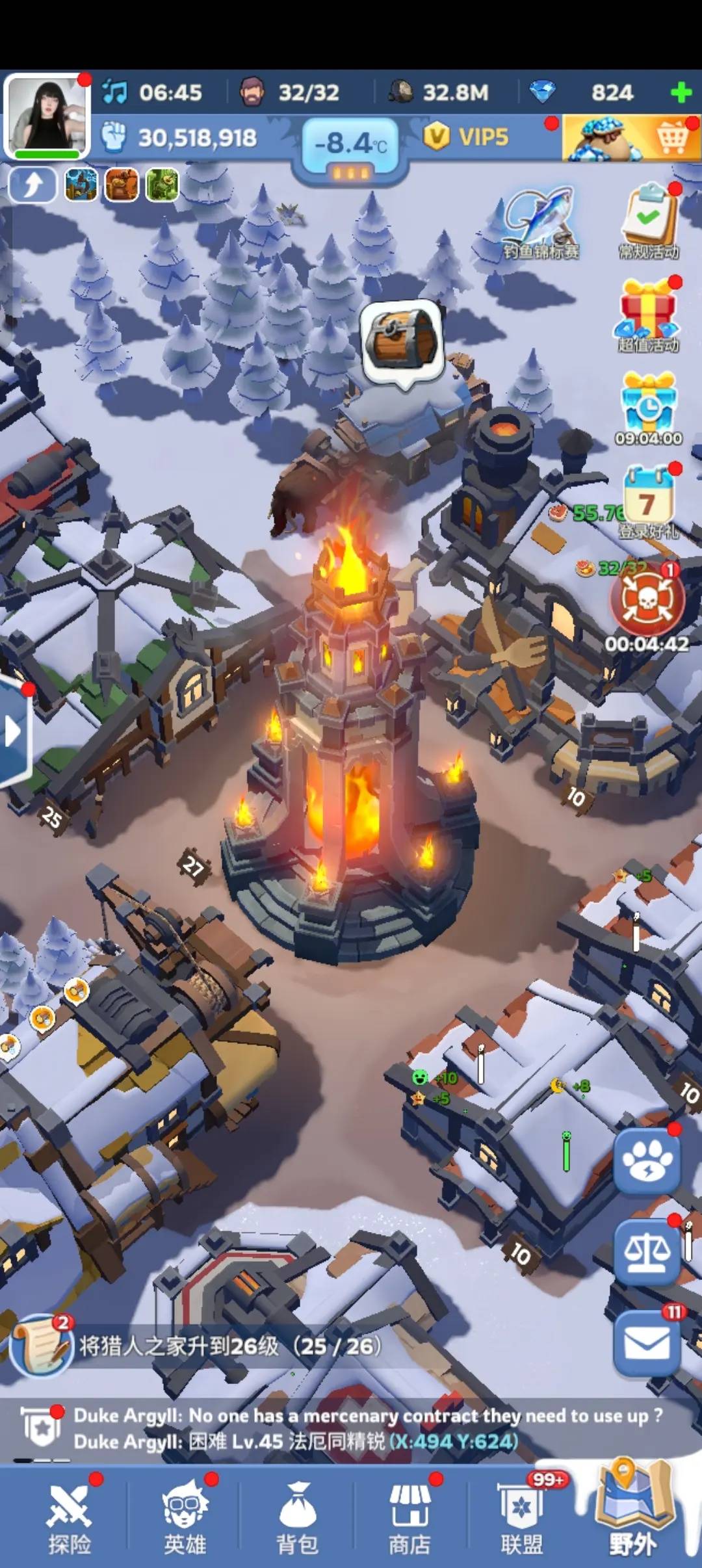Open the red gift box value events
The width and height of the screenshot is (702, 1568).
pos(648,313)
